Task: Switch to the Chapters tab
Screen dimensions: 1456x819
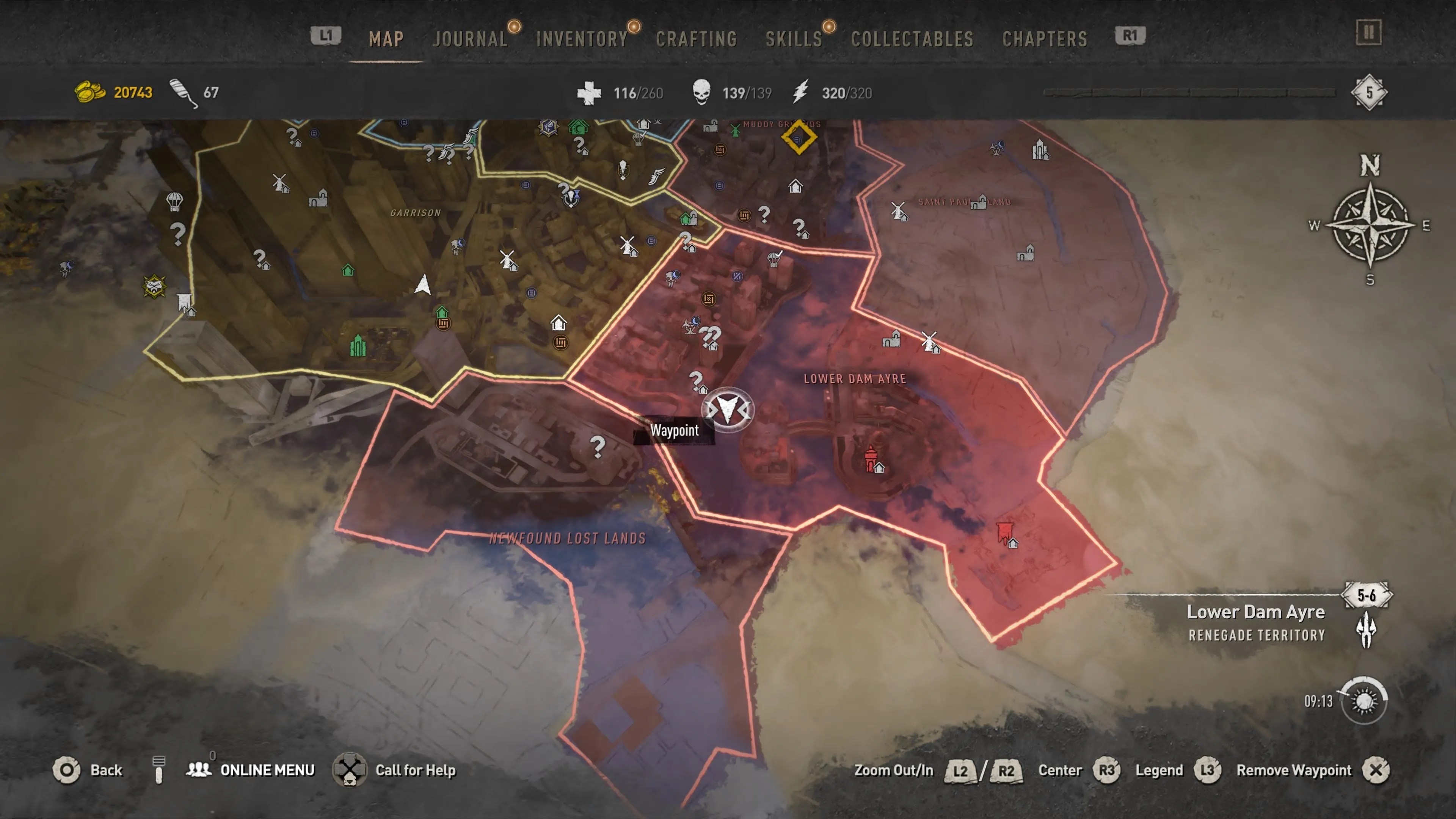Action: (x=1045, y=39)
